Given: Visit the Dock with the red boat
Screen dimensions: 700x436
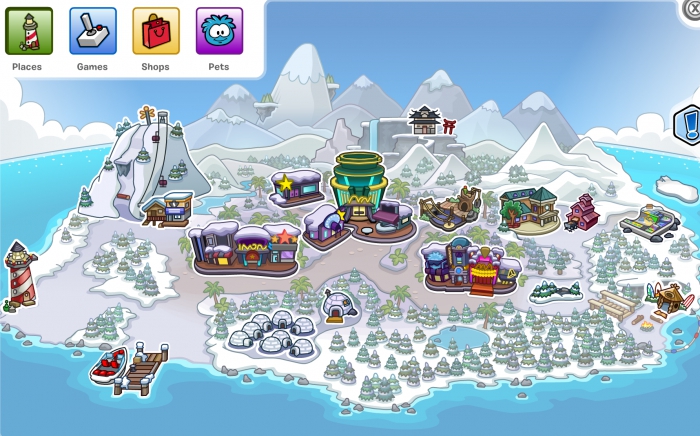Looking at the screenshot, I should pos(130,367).
